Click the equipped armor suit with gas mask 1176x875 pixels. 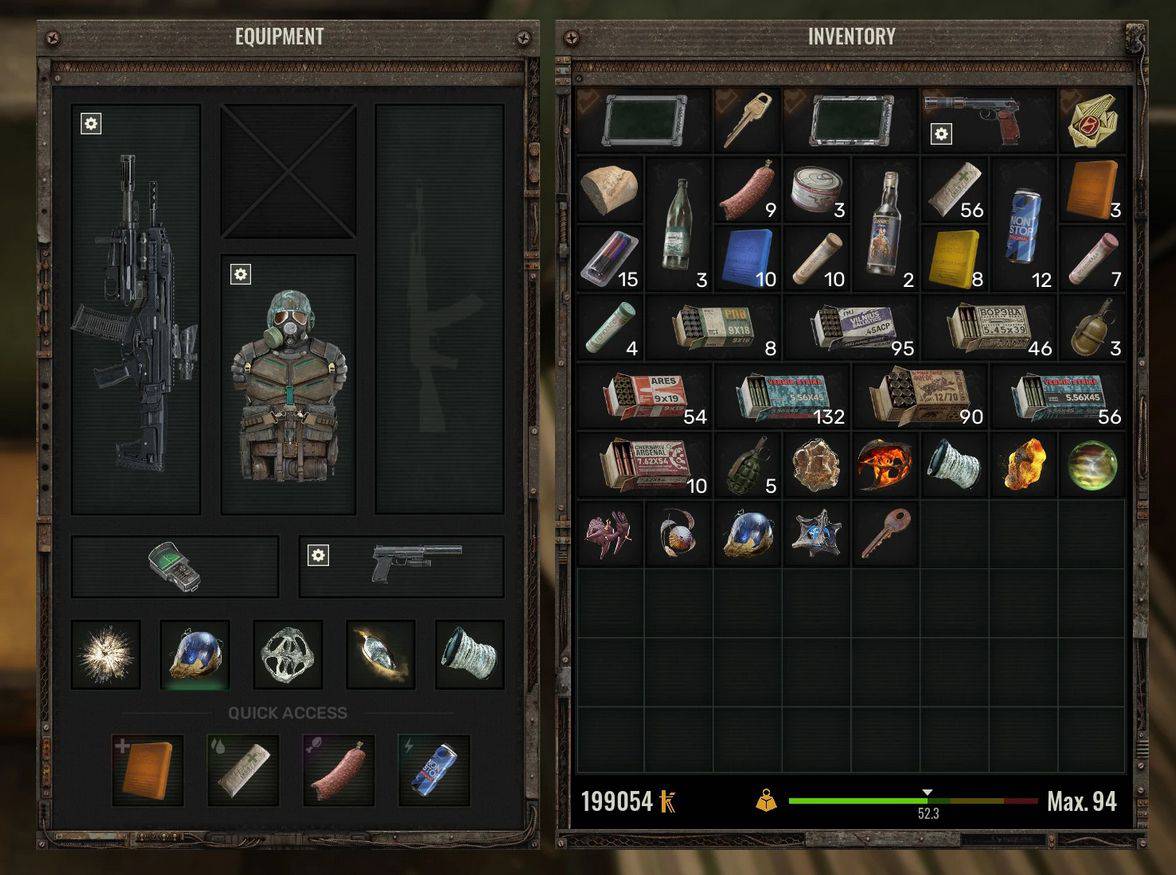pyautogui.click(x=288, y=385)
